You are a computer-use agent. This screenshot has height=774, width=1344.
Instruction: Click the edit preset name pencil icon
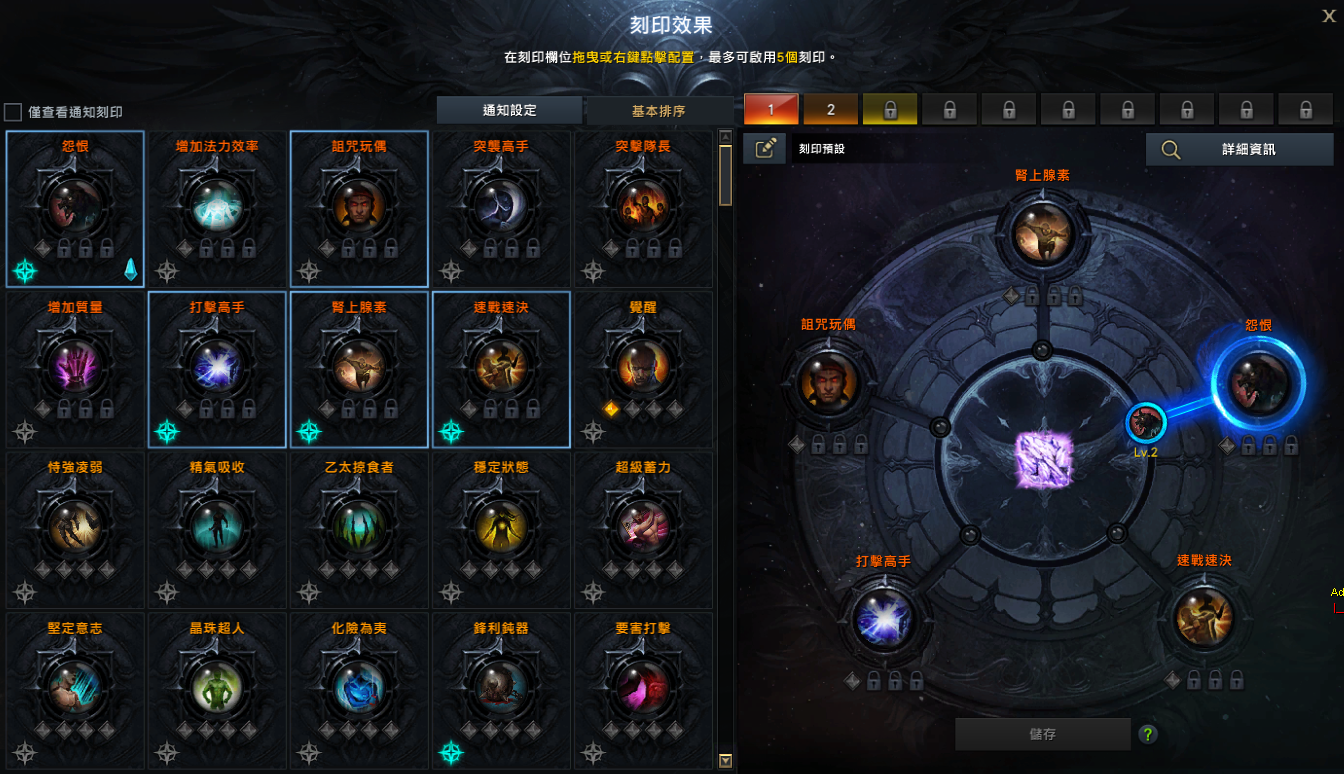765,149
